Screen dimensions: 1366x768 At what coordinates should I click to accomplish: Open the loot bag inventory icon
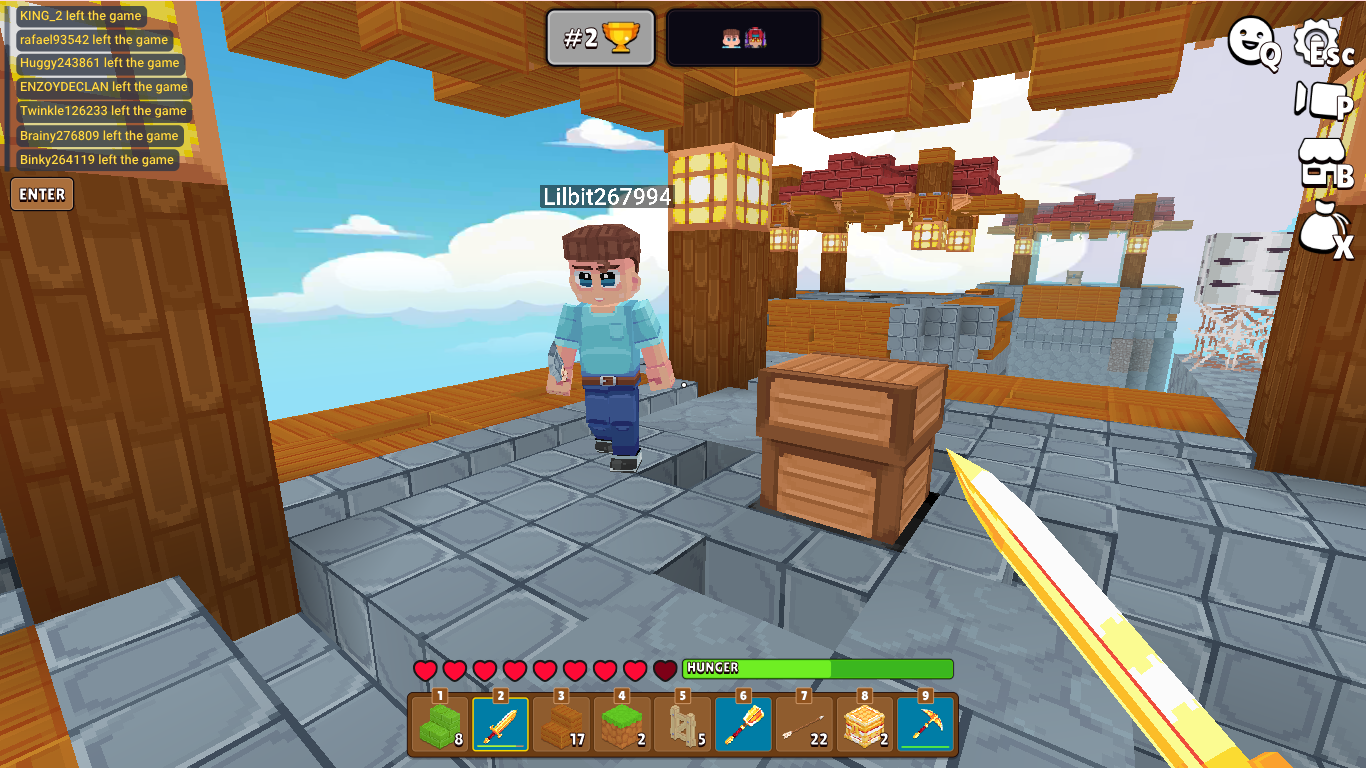click(1323, 230)
